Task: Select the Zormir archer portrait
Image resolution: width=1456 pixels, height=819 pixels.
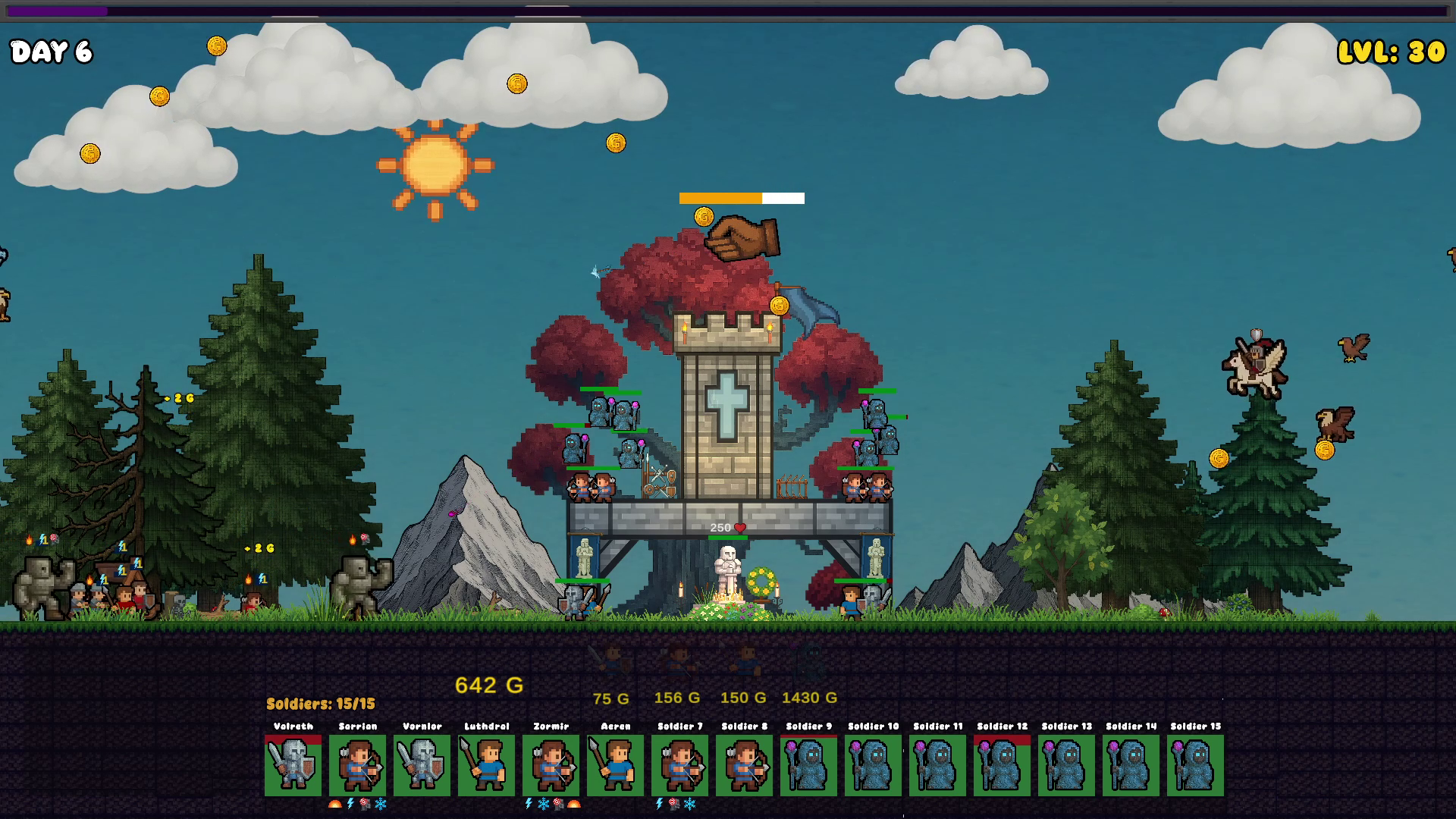Action: (551, 764)
